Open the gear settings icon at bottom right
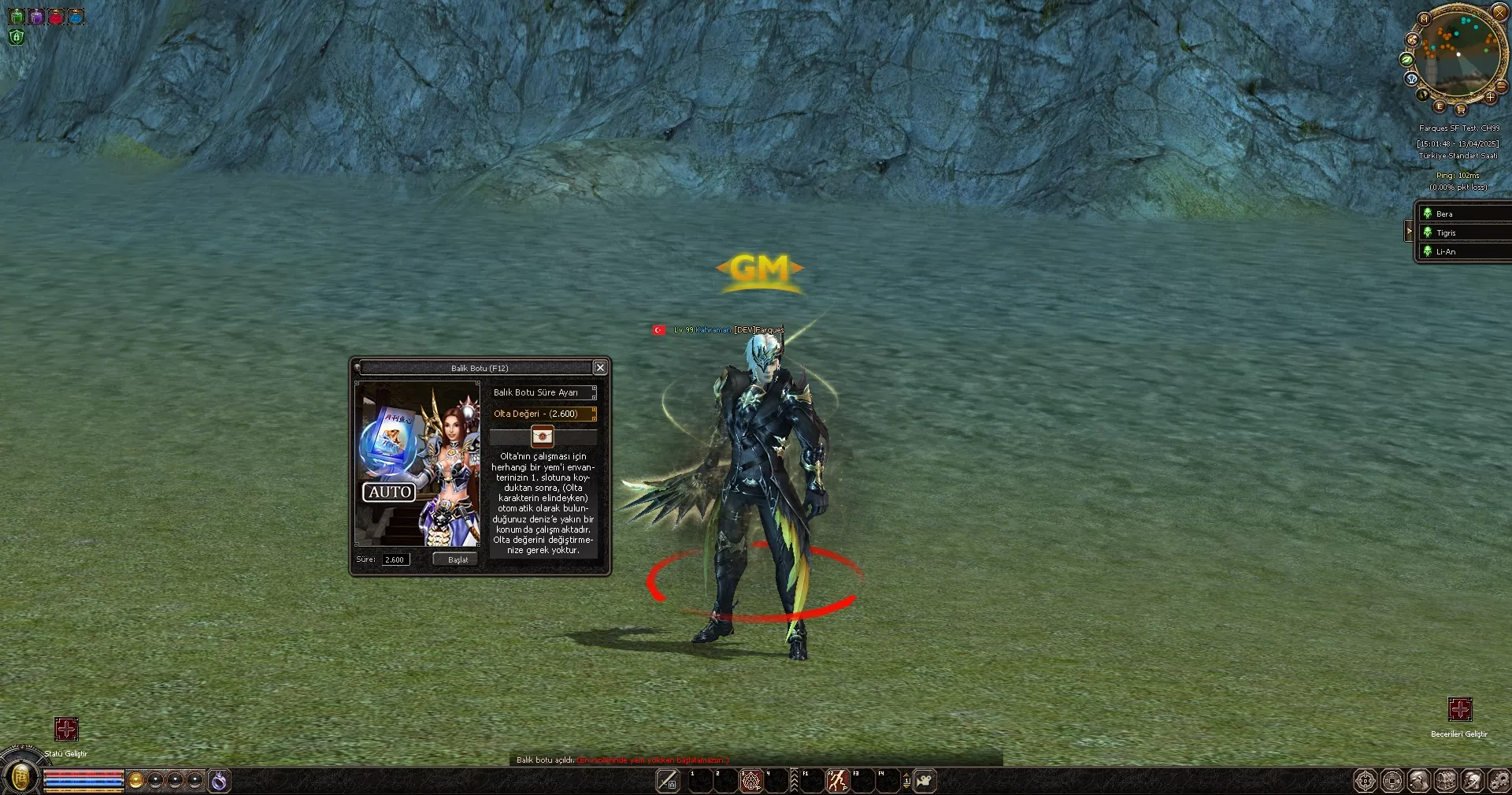Viewport: 1512px width, 795px height. 1499,781
